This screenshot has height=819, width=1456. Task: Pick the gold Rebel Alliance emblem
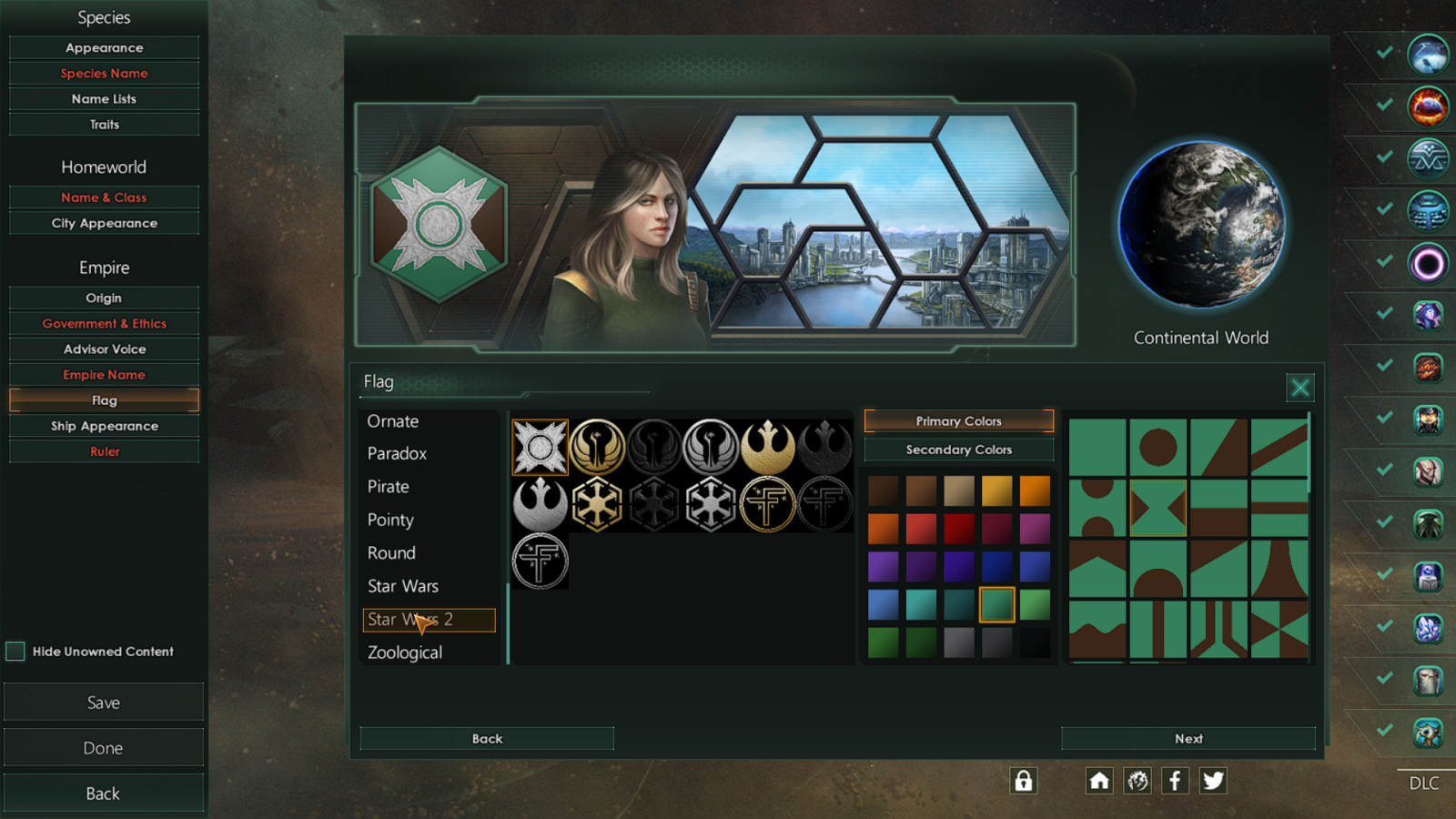click(x=768, y=447)
